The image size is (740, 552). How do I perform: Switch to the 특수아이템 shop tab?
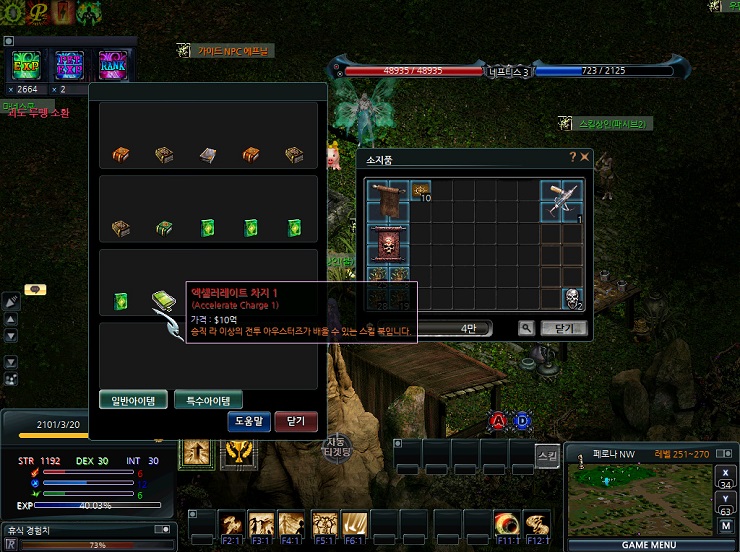tap(208, 400)
